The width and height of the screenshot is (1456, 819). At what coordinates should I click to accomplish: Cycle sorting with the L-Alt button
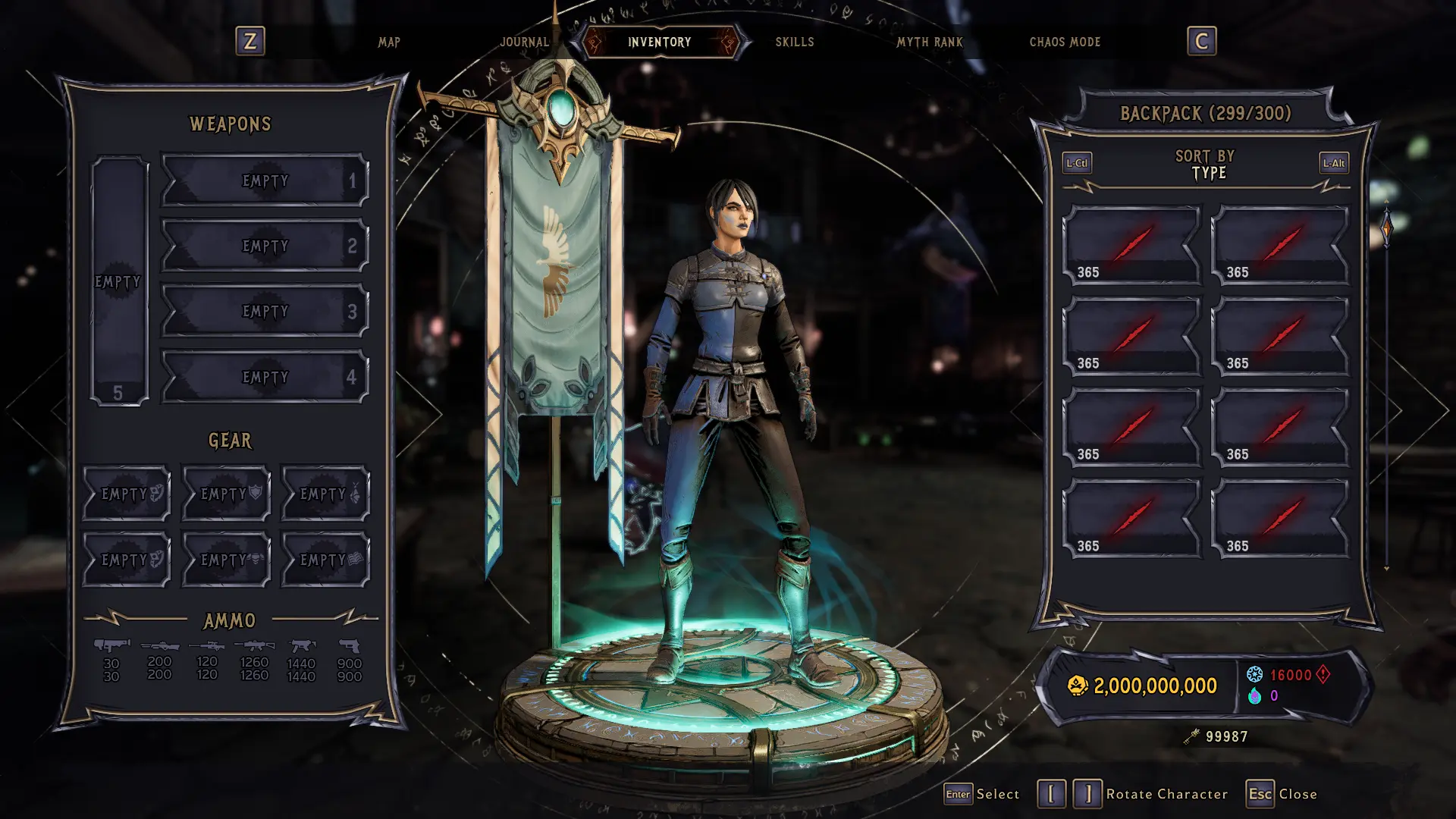click(x=1333, y=162)
